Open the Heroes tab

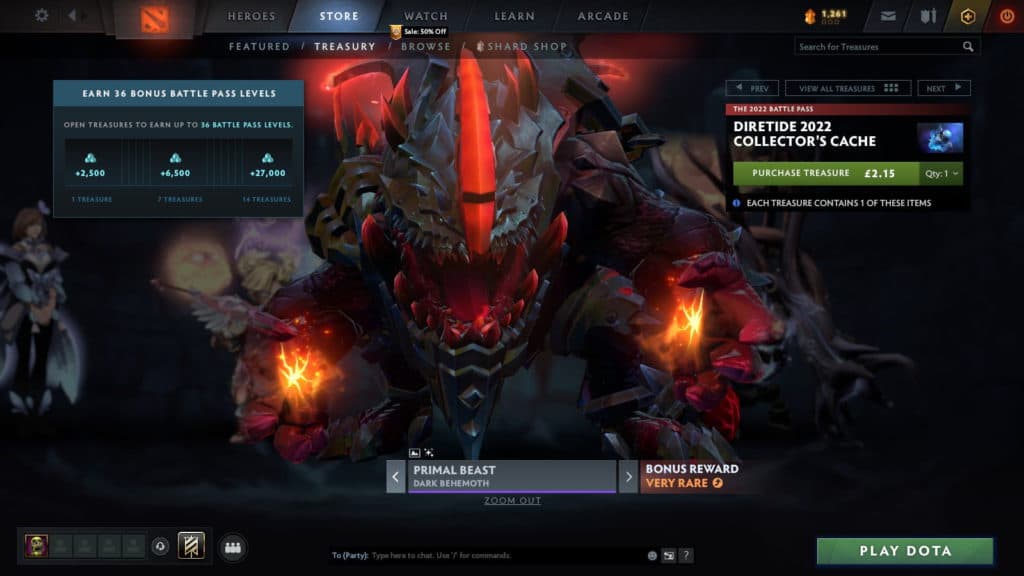pos(251,16)
